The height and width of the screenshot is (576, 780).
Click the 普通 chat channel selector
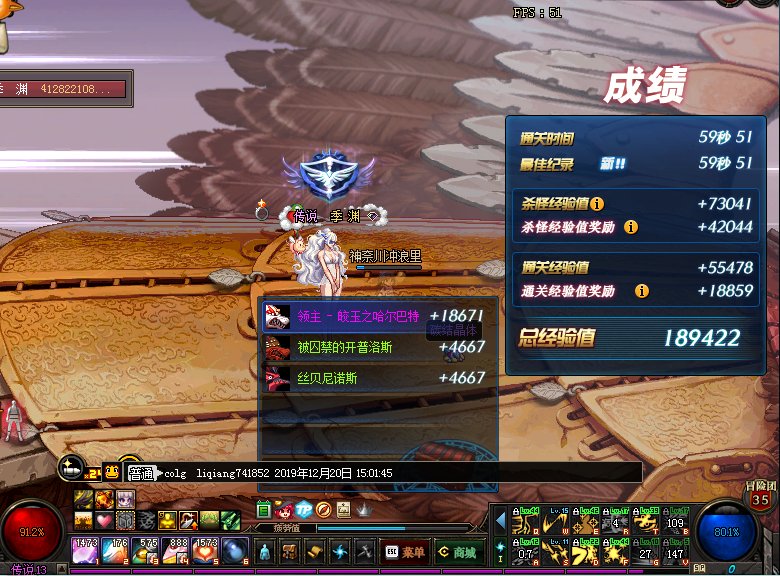pyautogui.click(x=141, y=473)
